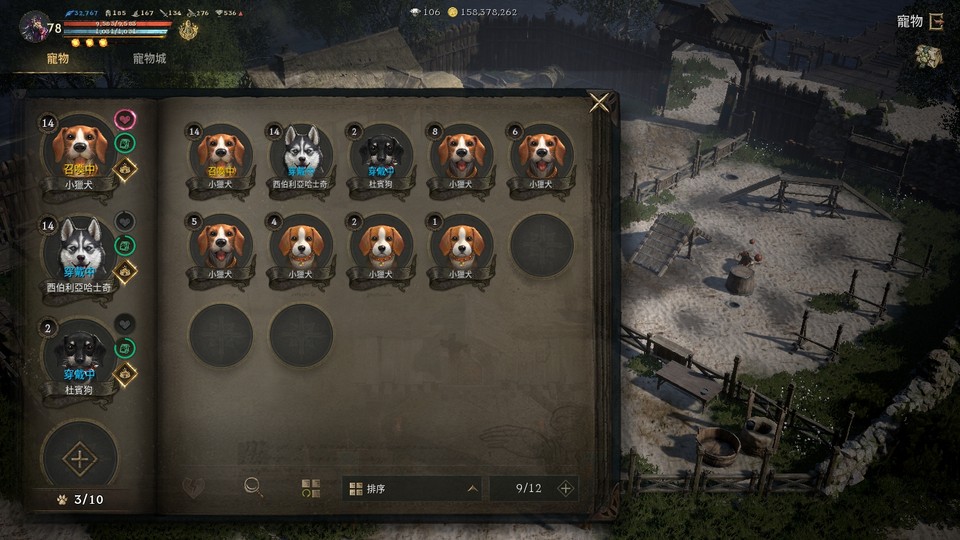Pick the level 6 小獵犬 pet

(541, 154)
